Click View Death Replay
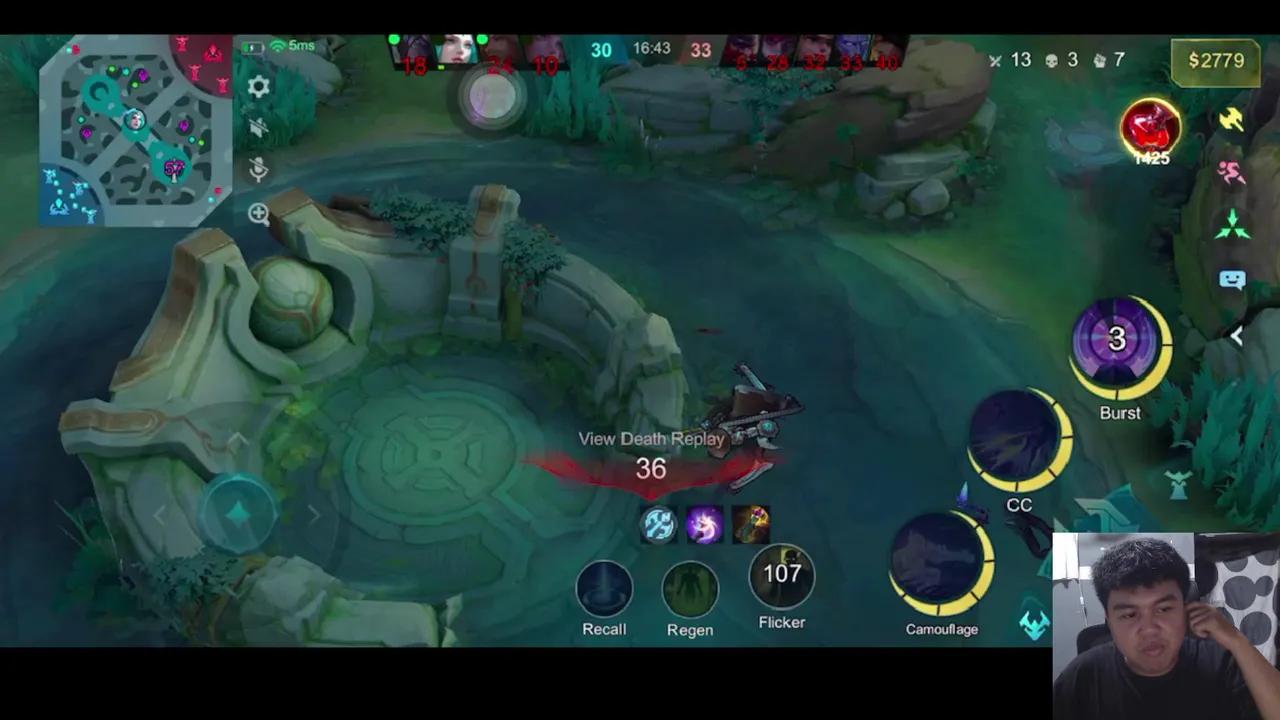 point(651,438)
